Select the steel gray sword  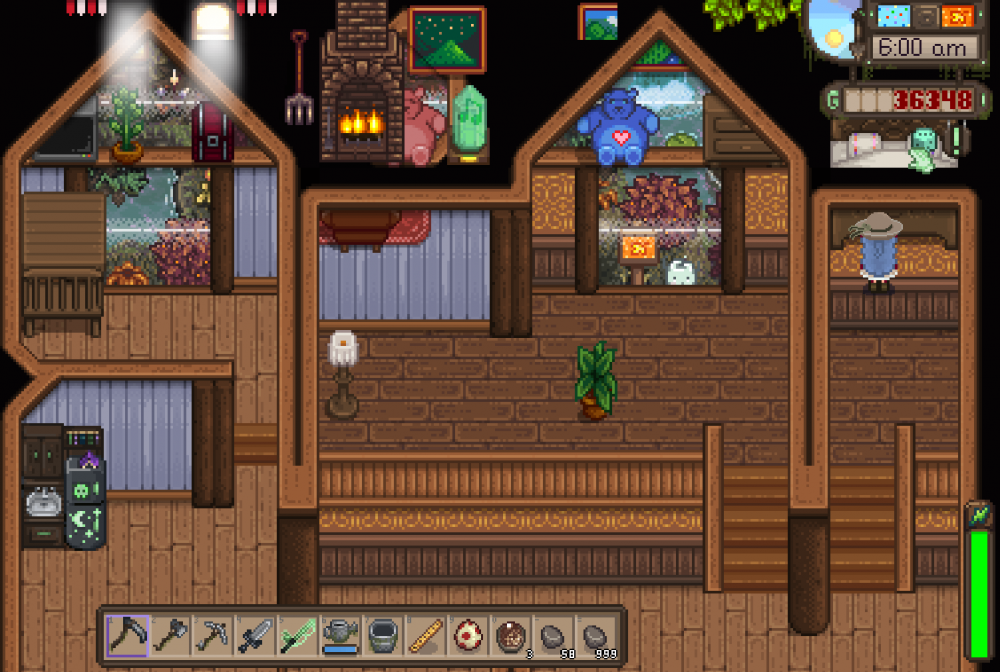click(x=256, y=635)
